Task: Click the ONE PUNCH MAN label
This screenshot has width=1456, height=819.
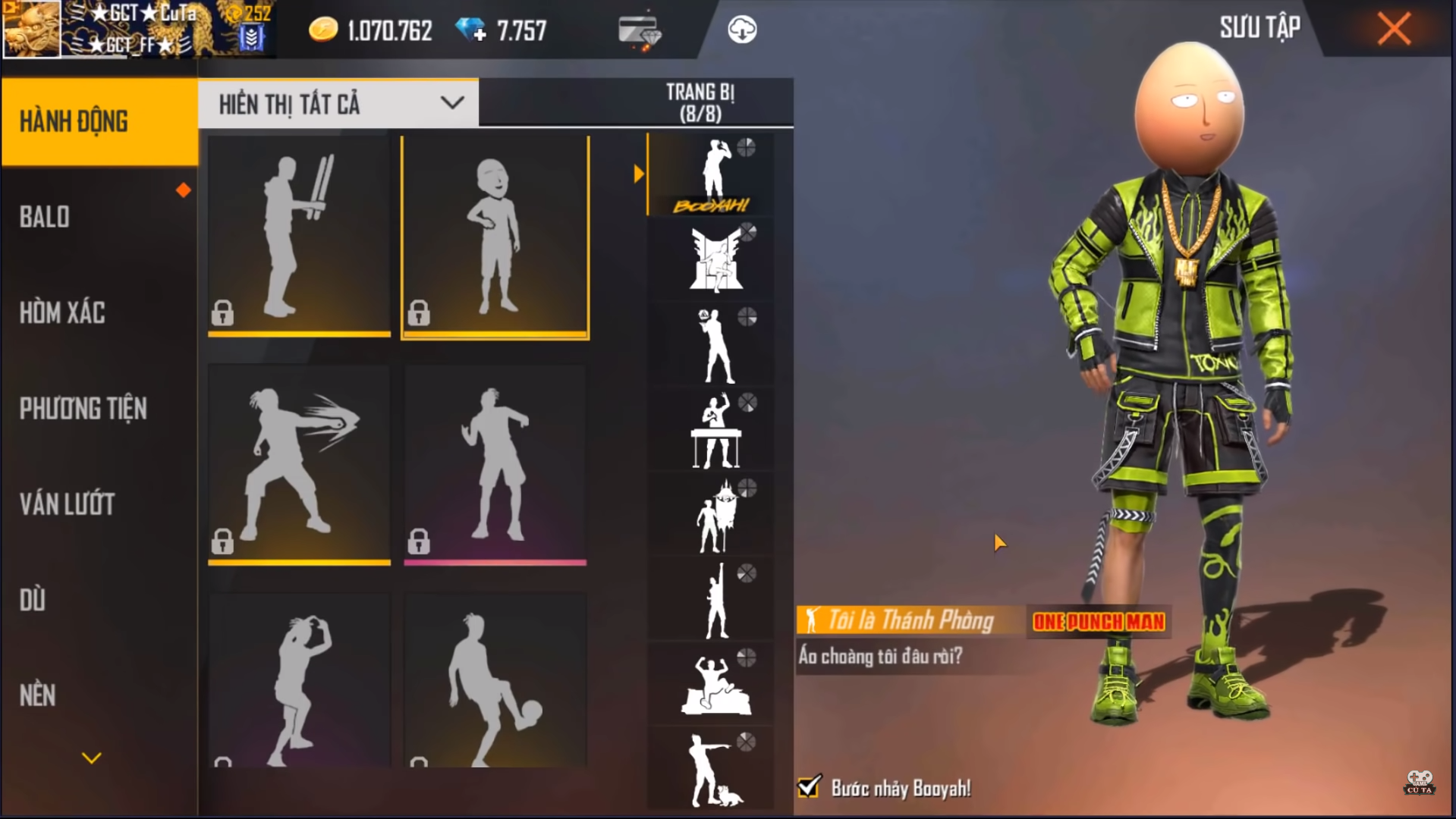Action: coord(1097,620)
